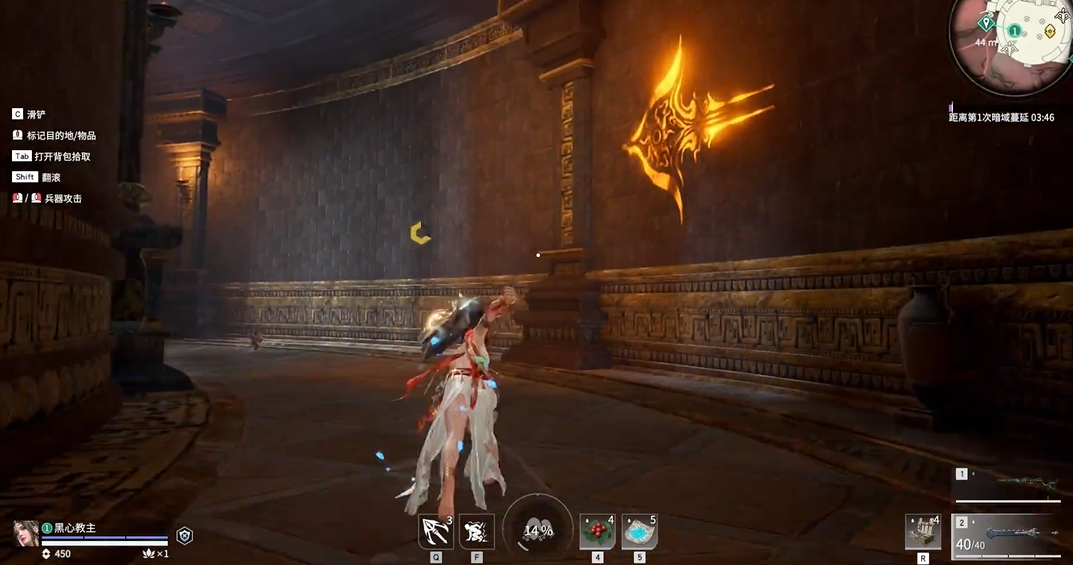
Task: Open the circular minimap
Action: pos(1012,45)
